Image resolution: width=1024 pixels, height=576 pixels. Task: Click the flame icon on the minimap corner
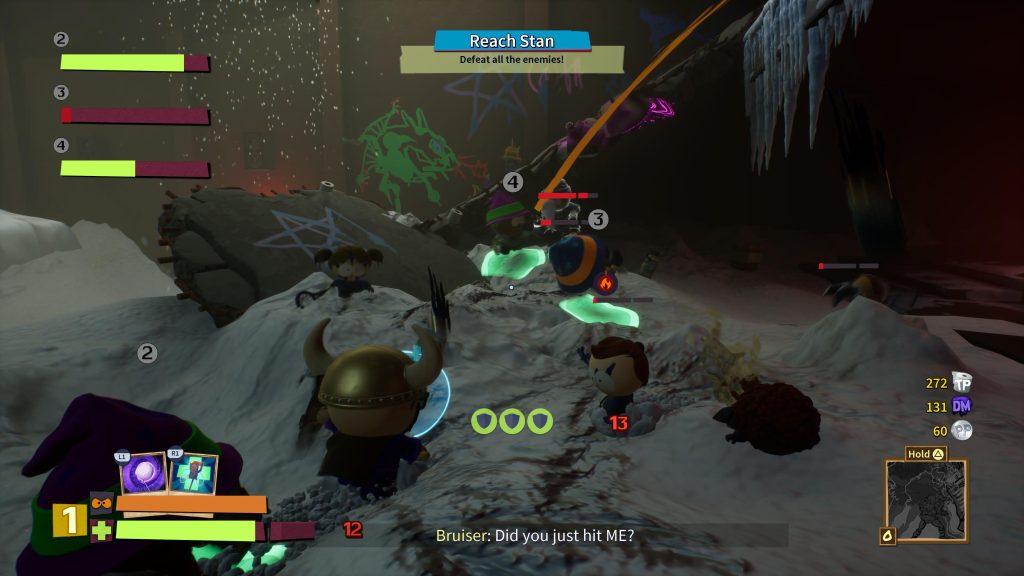pyautogui.click(x=887, y=536)
